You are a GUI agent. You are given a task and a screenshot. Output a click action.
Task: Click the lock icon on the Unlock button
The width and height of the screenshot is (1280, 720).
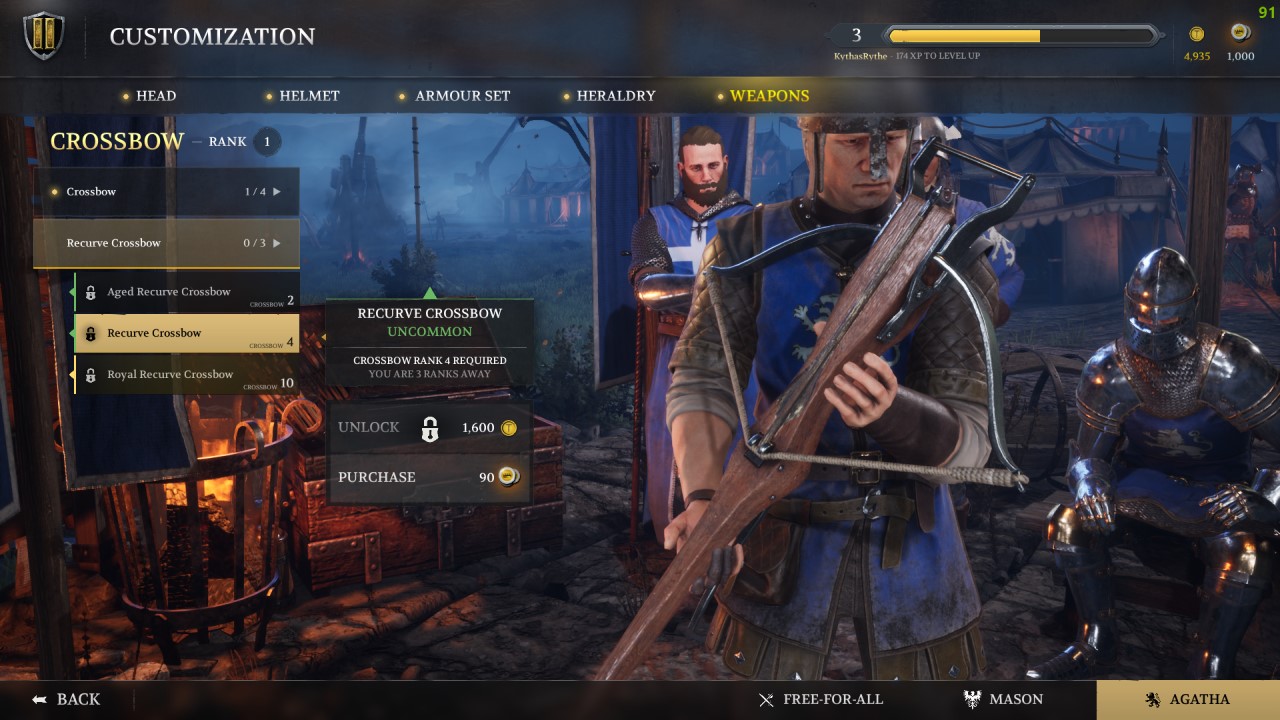[430, 427]
